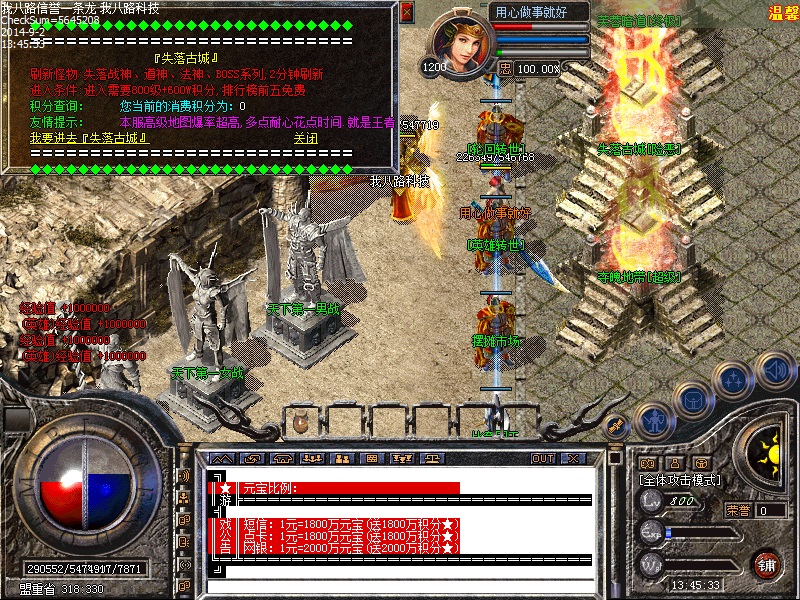Click the OUT button above the chat

(x=543, y=458)
